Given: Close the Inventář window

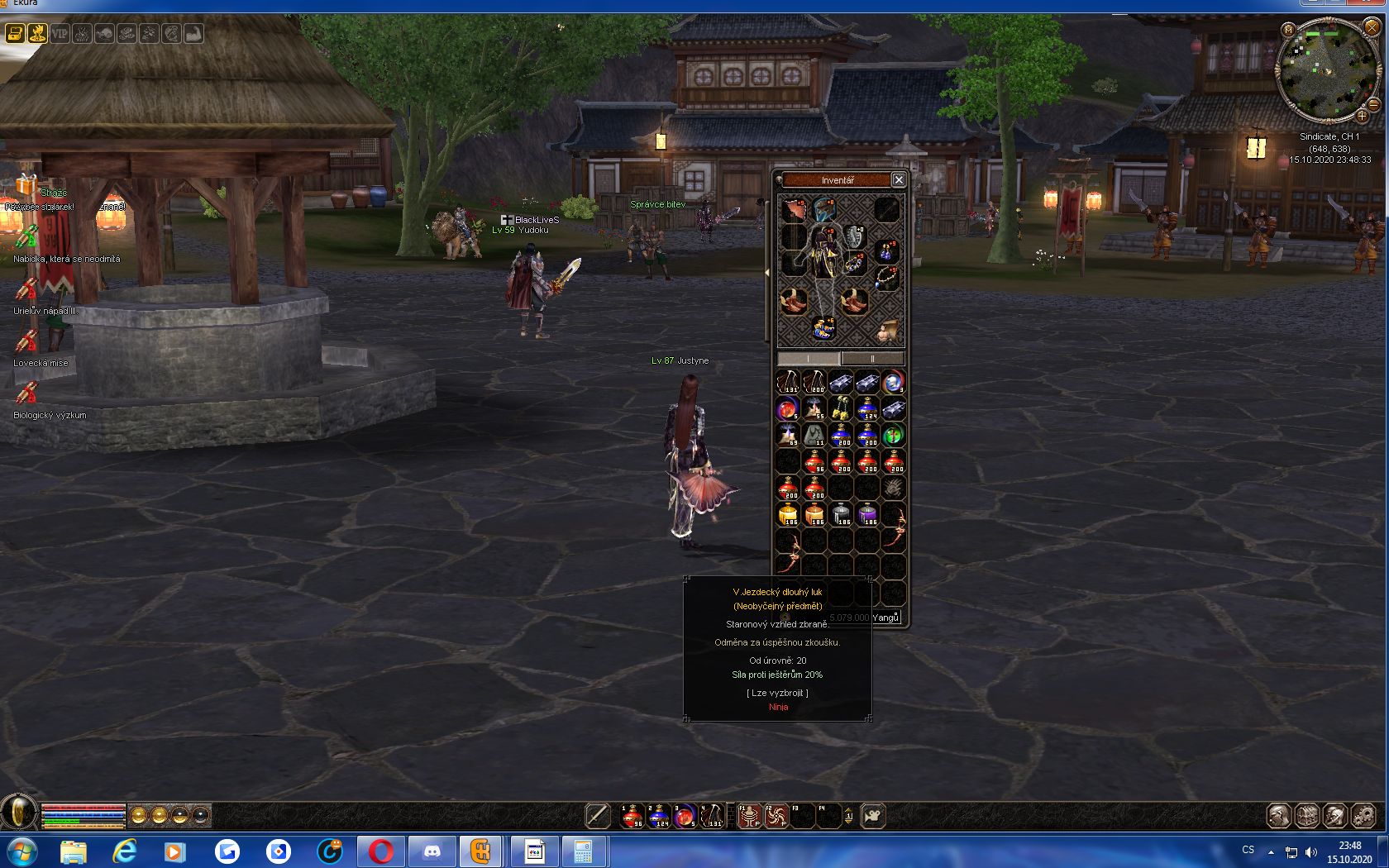Looking at the screenshot, I should point(899,179).
